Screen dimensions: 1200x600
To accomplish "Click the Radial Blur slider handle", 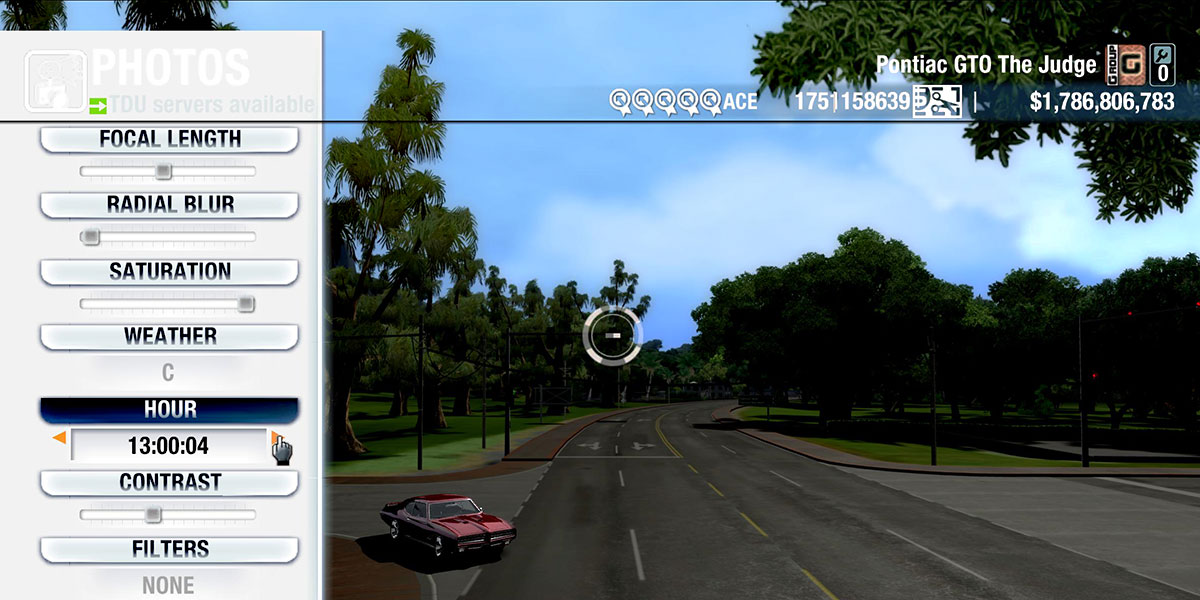I will point(91,237).
